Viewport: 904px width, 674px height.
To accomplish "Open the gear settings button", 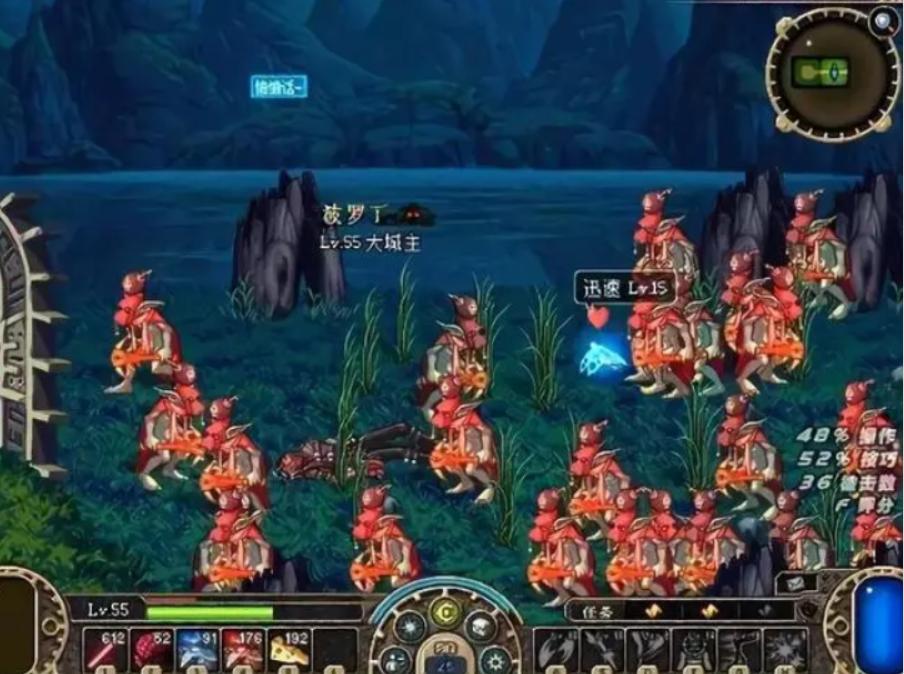I will (x=496, y=659).
